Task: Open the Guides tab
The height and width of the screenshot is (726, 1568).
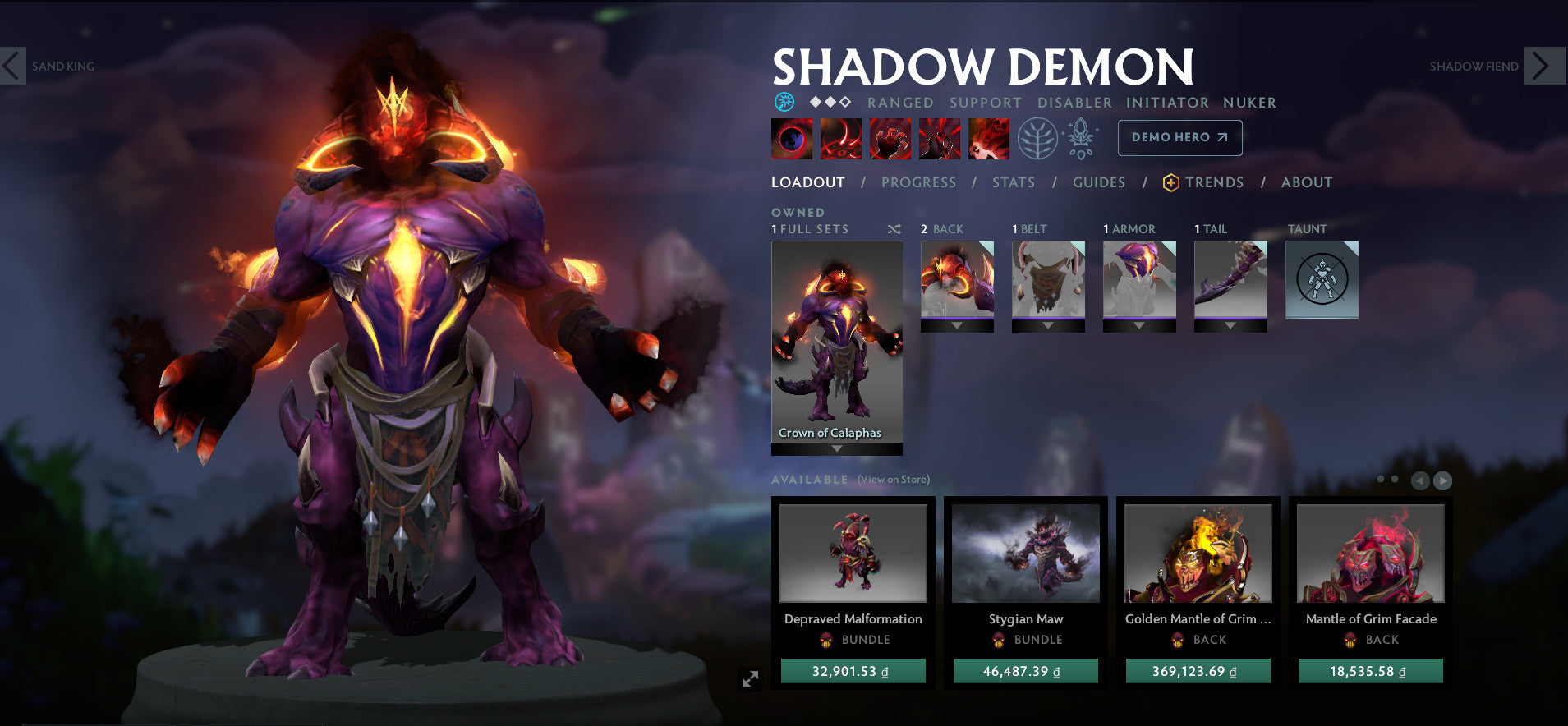Action: coord(1098,182)
